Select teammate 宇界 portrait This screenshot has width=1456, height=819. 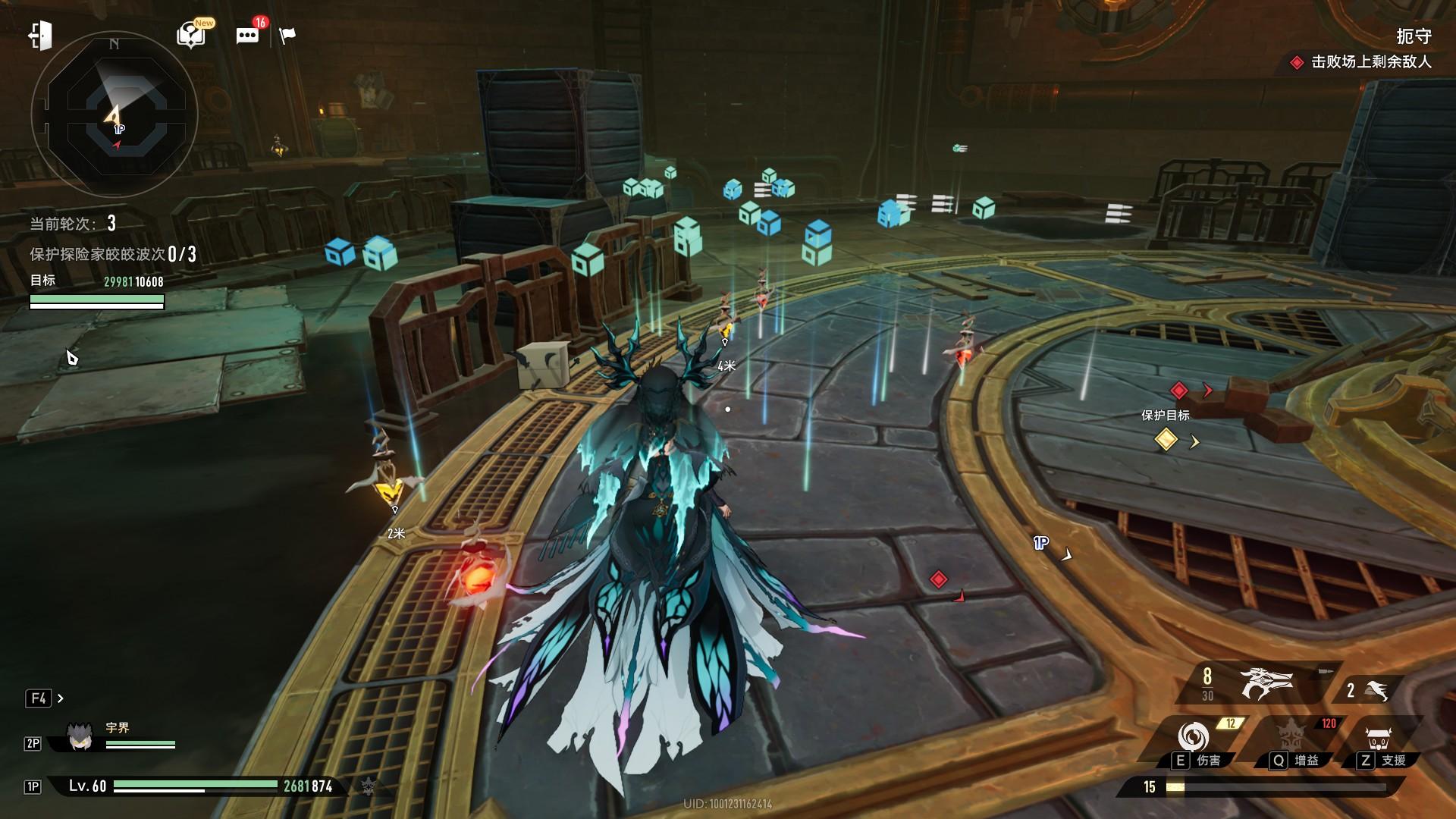click(80, 736)
